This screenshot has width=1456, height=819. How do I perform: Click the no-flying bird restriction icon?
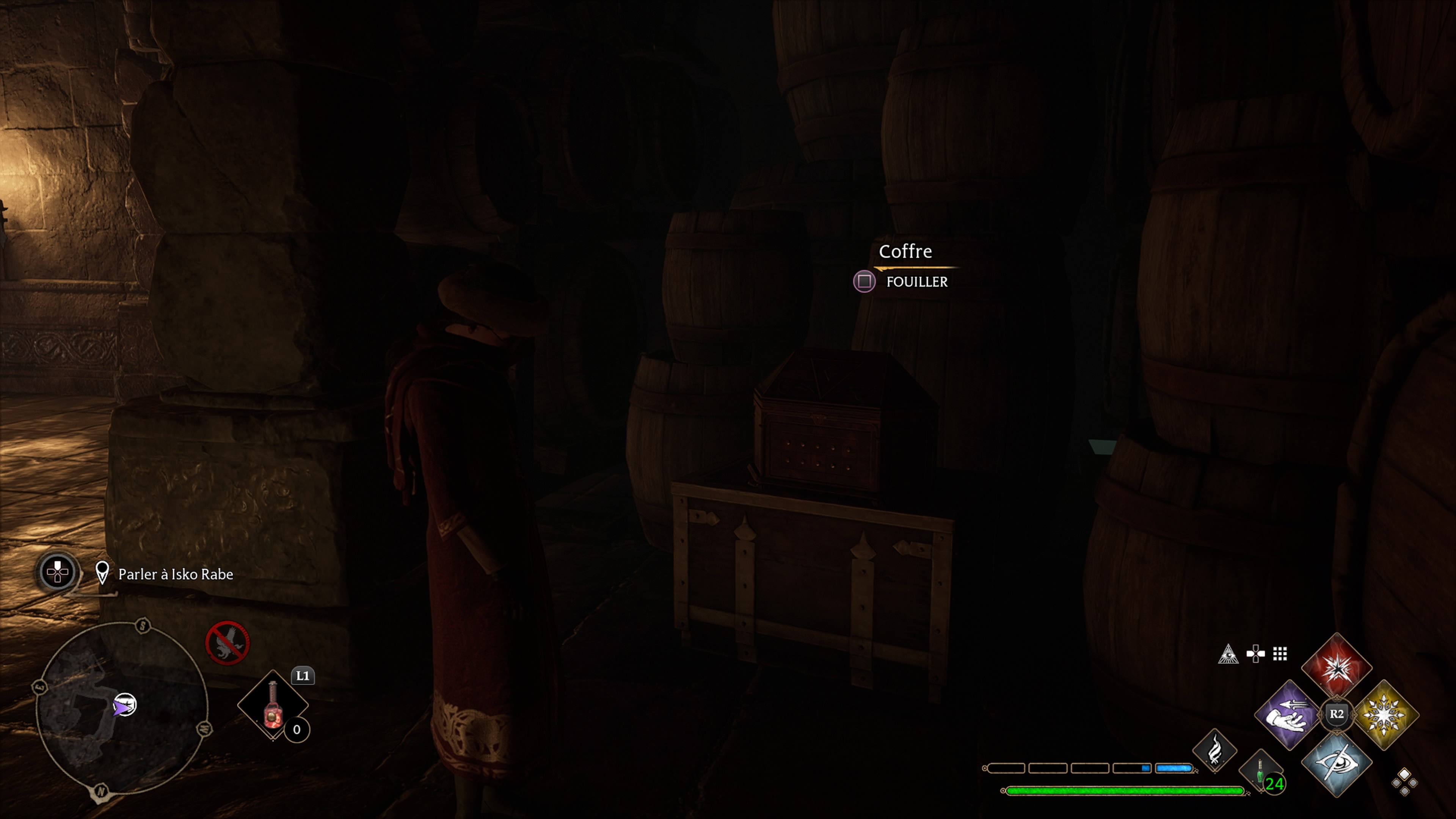227,643
